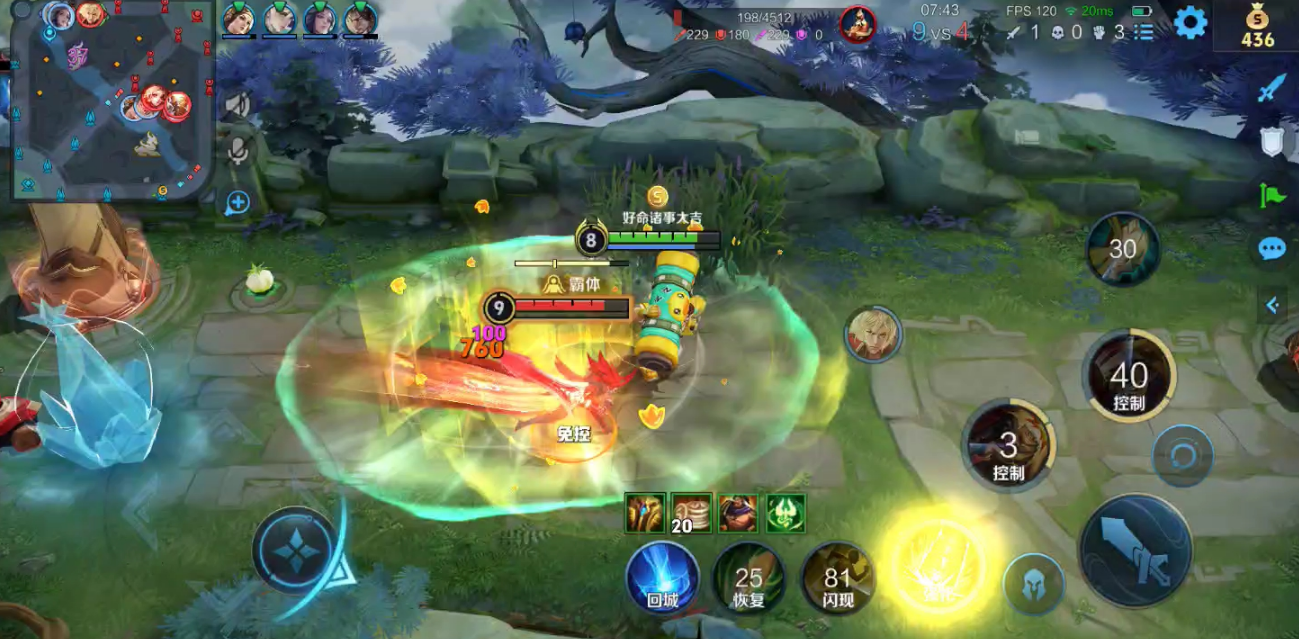Tap the minimap
Viewport: 1299px width, 639px height.
(112, 100)
